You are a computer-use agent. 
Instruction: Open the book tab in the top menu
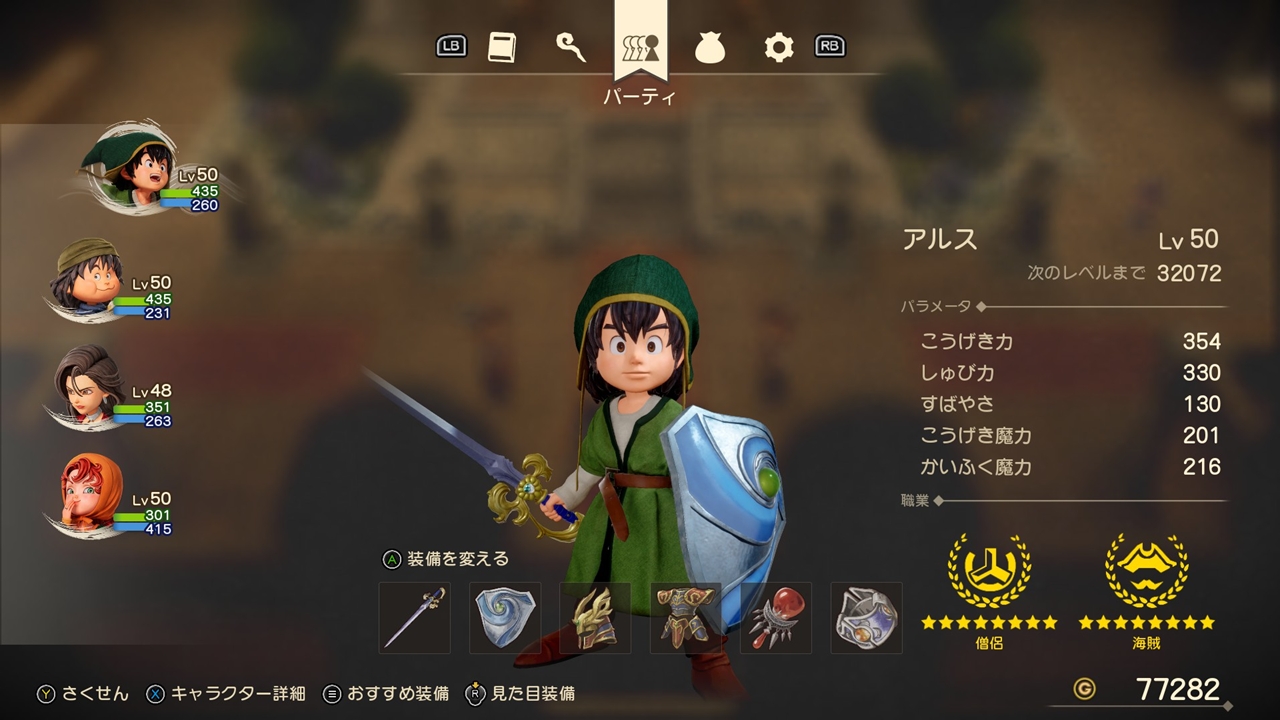[502, 47]
